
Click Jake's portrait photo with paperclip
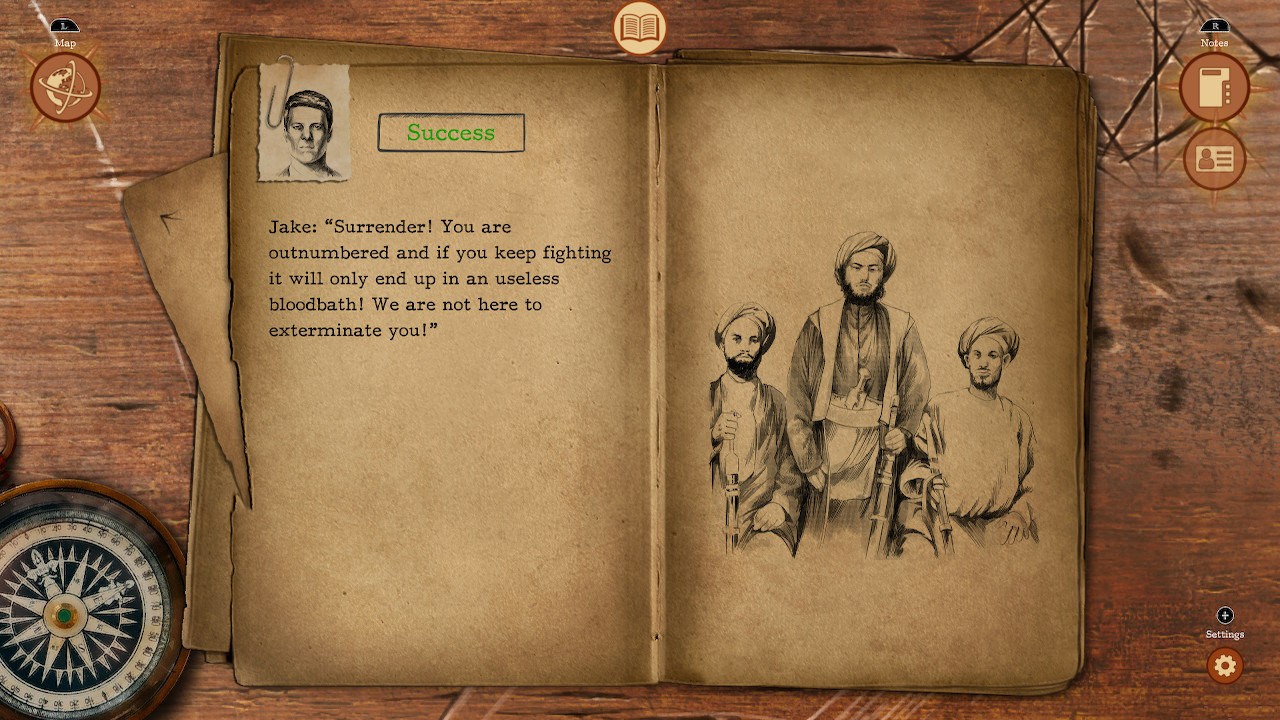(x=303, y=122)
